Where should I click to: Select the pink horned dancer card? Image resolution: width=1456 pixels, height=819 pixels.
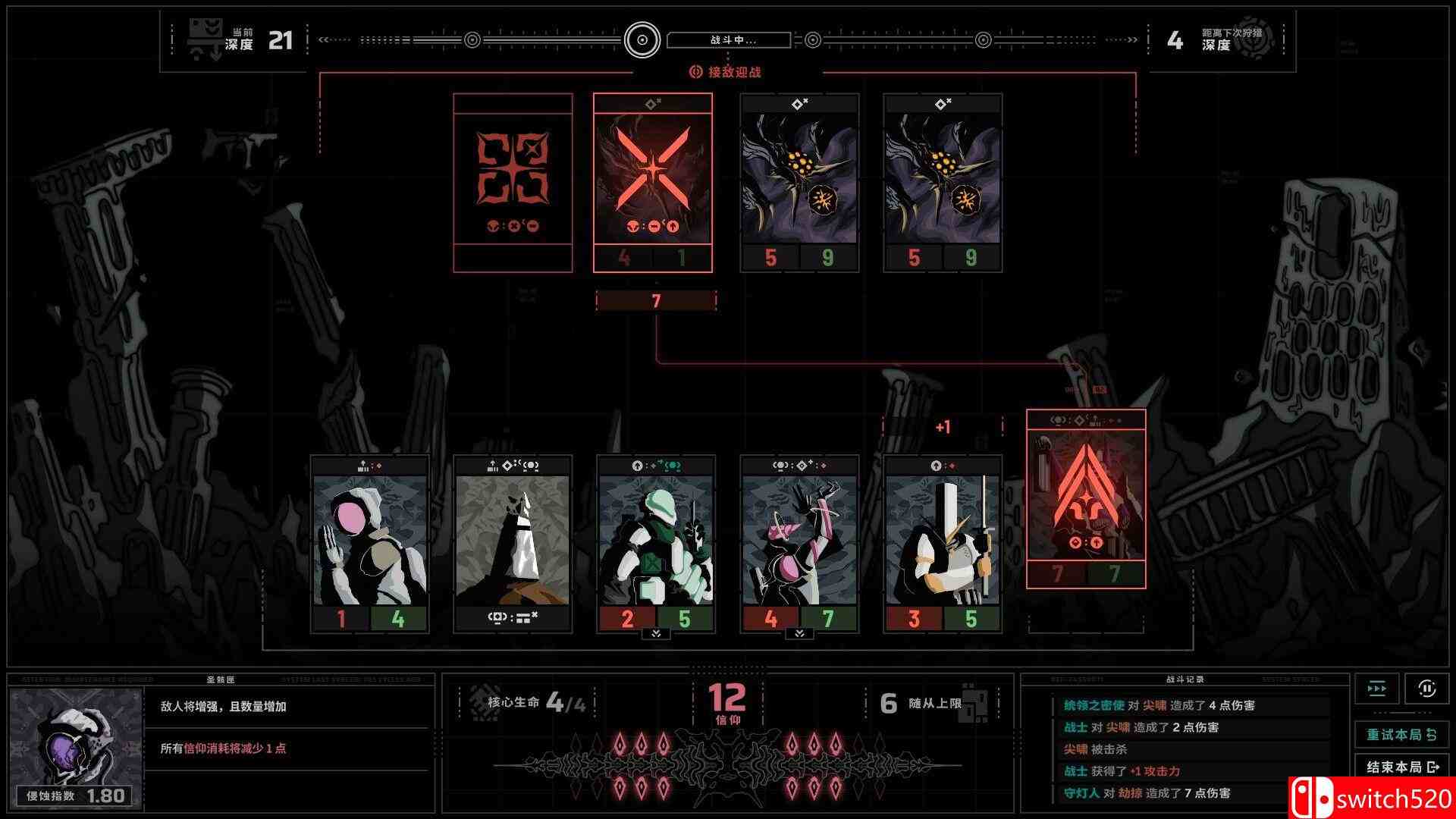point(799,543)
